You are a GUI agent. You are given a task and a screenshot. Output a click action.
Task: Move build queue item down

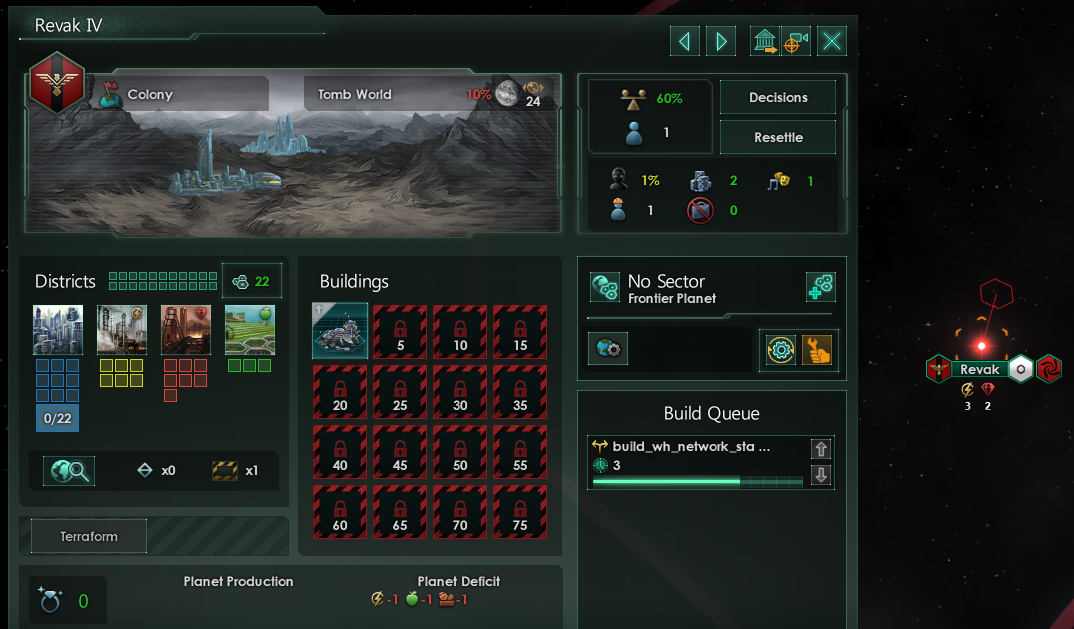point(821,475)
